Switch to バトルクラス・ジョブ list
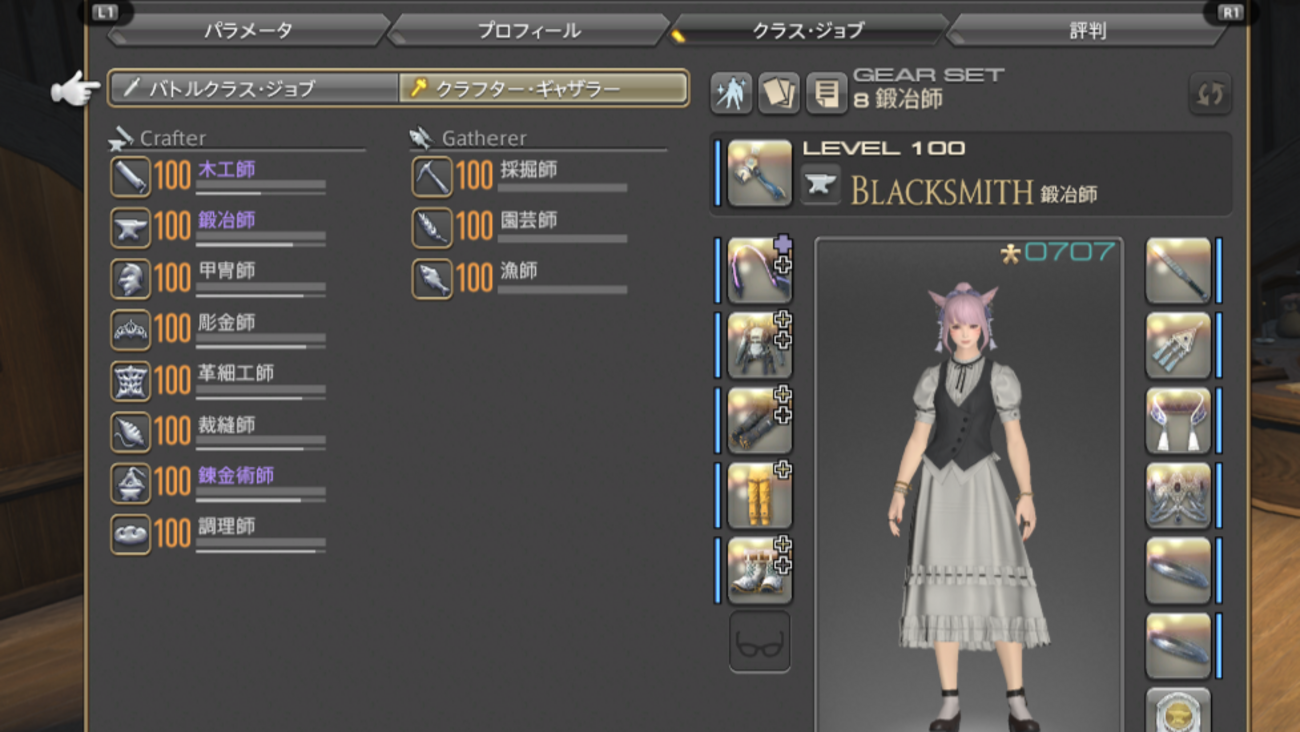The image size is (1300, 732). coord(254,88)
